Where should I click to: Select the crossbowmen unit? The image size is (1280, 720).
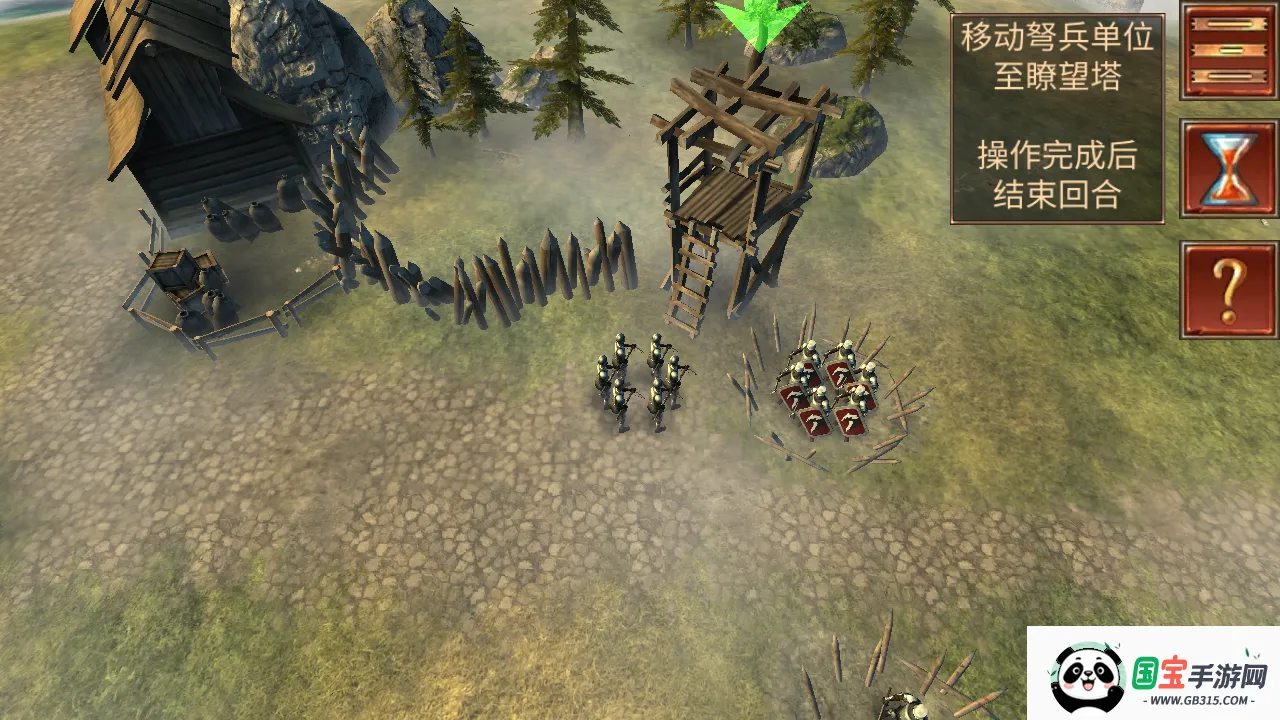[639, 381]
